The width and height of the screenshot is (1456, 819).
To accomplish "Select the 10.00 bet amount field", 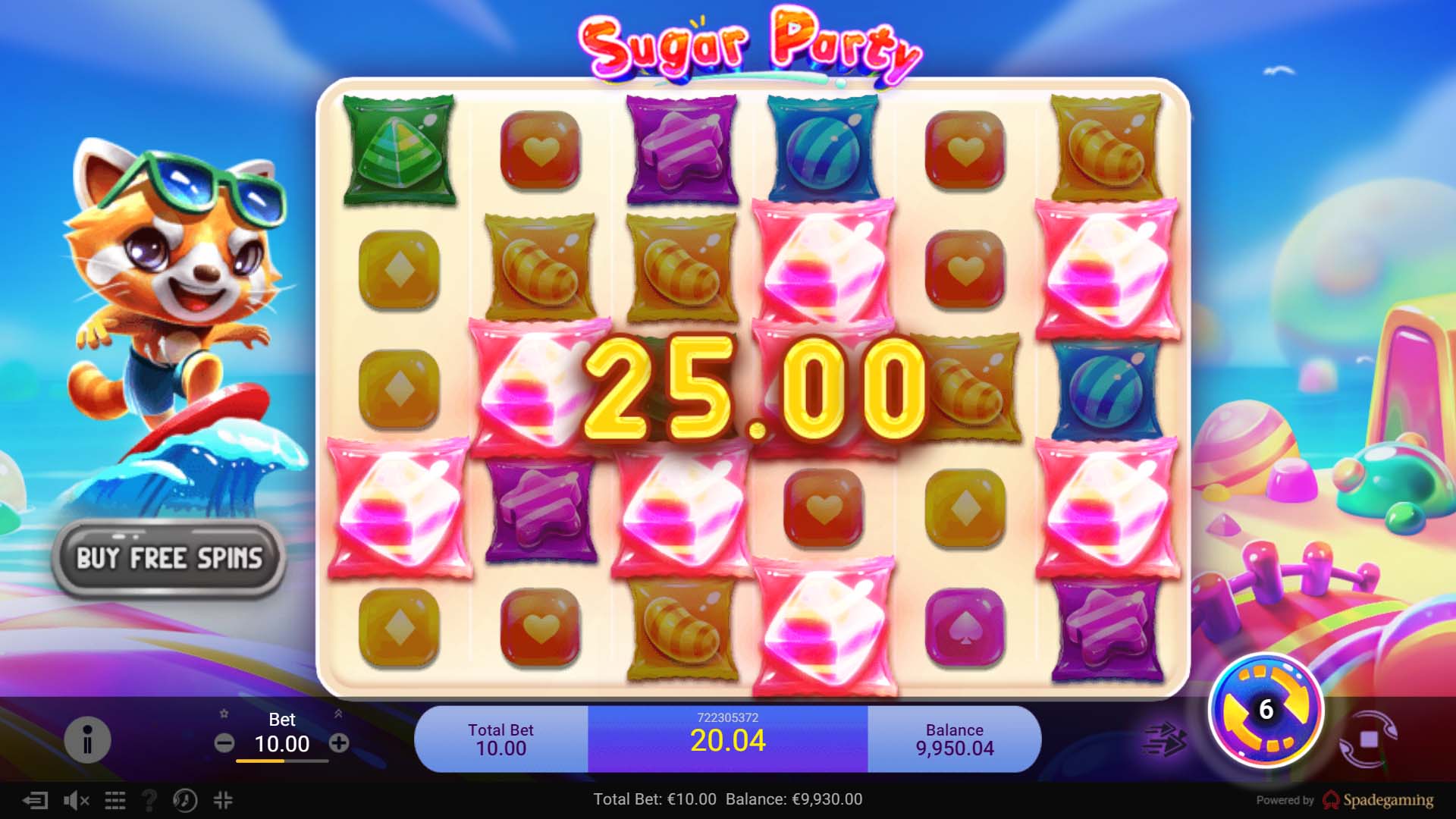I will tap(281, 745).
